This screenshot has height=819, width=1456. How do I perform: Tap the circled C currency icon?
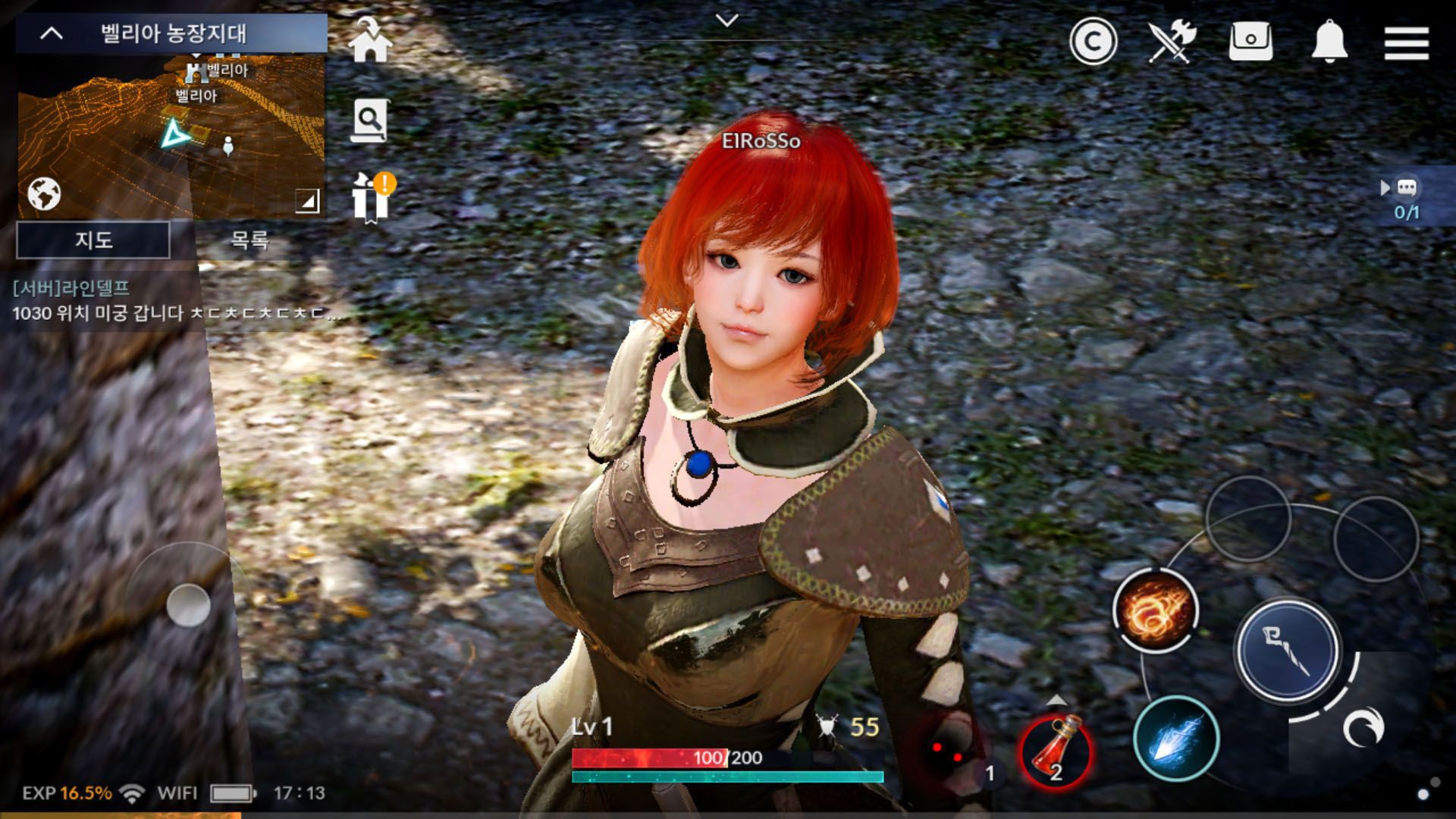[1093, 42]
